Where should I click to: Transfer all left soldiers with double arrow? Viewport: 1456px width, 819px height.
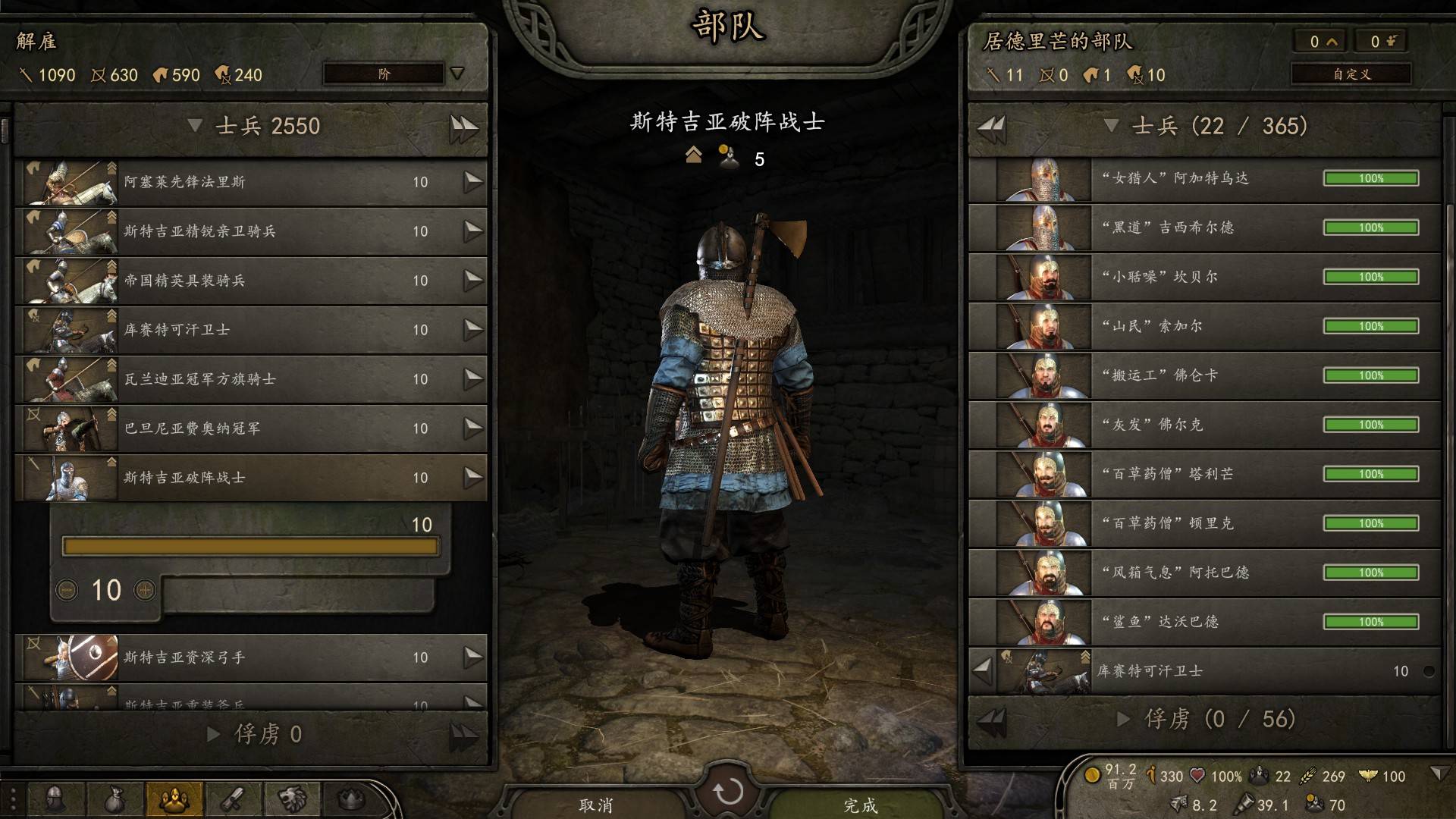[463, 127]
